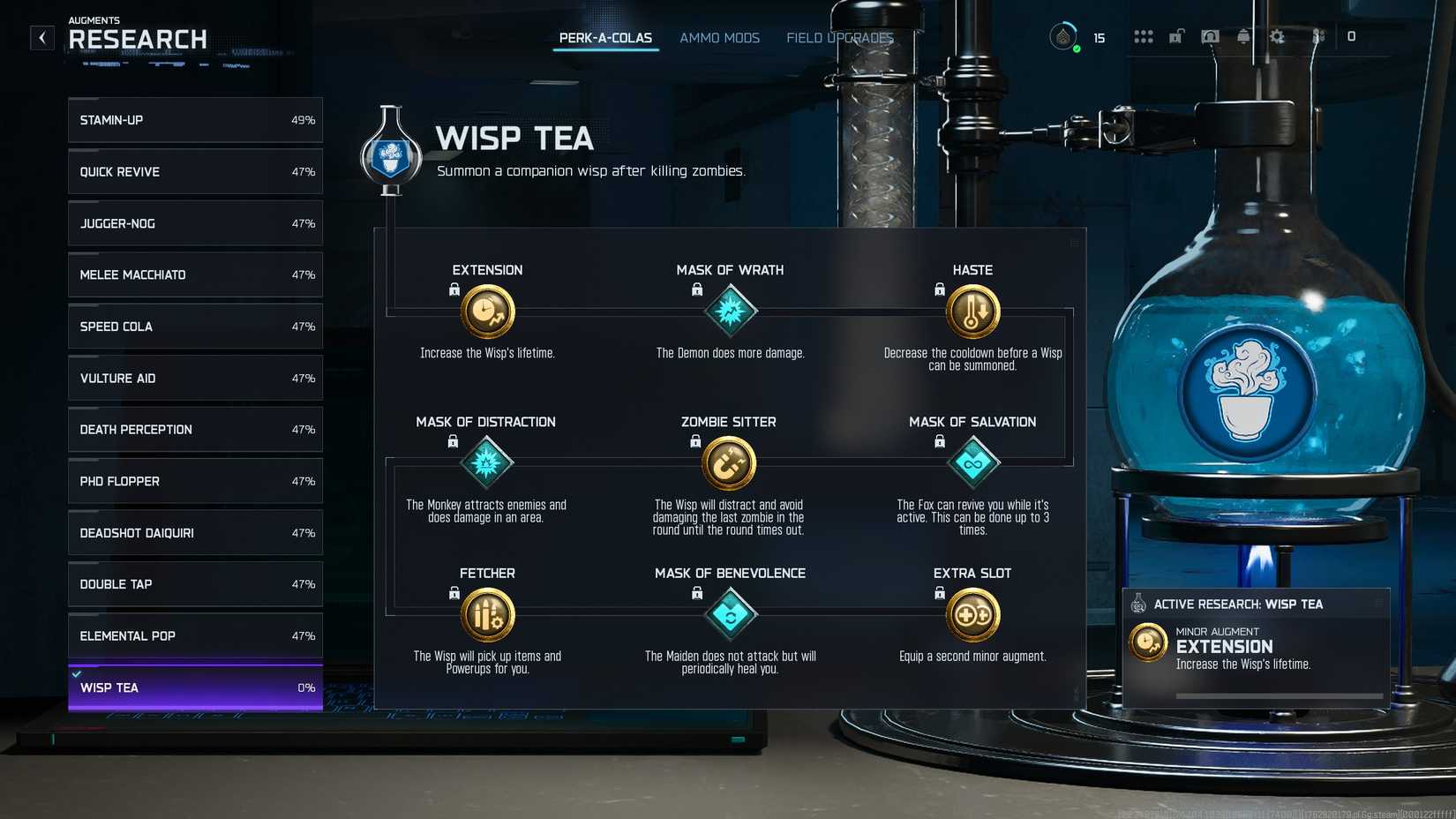Go back using the left chevron arrow
The width and height of the screenshot is (1456, 819).
[41, 37]
